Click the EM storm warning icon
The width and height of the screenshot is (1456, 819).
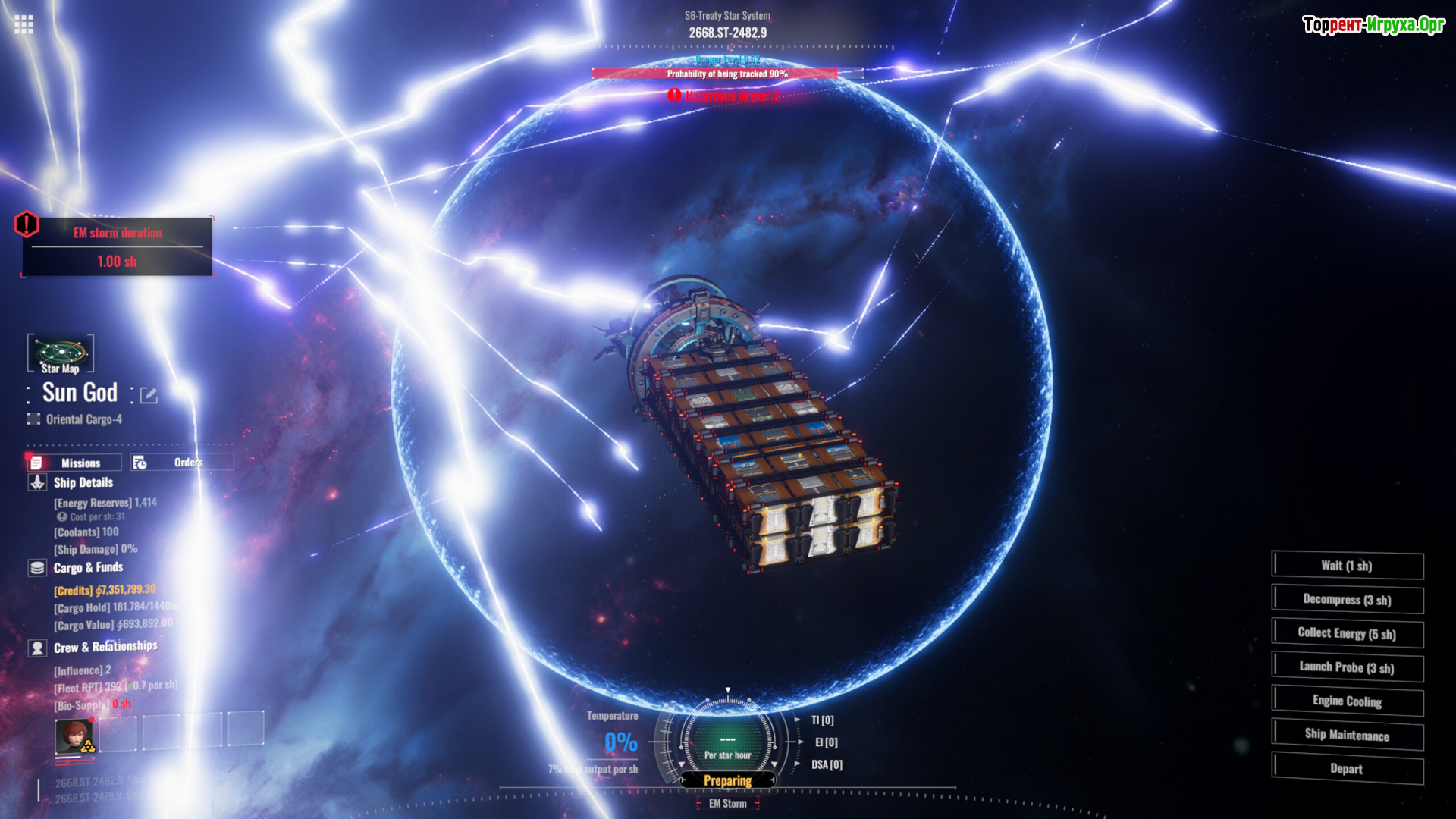click(27, 224)
